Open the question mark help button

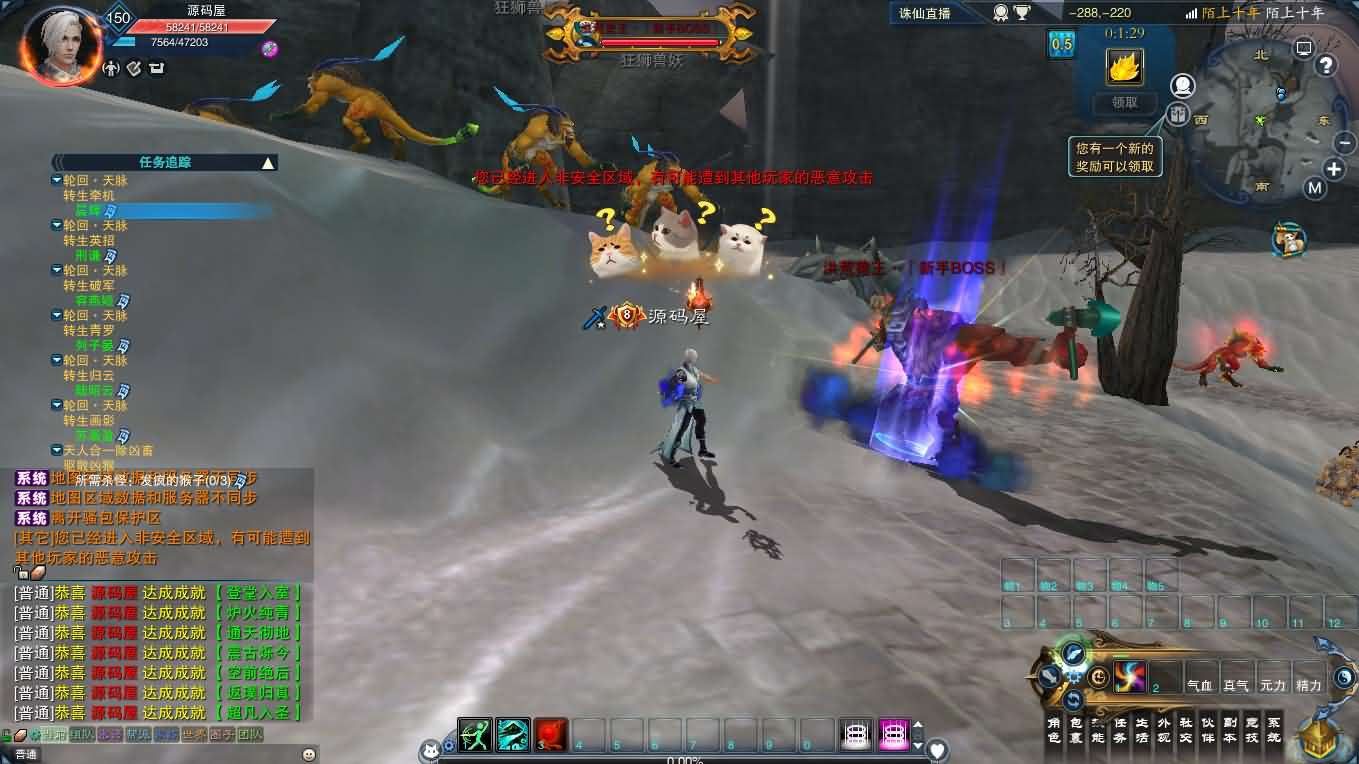click(1326, 66)
